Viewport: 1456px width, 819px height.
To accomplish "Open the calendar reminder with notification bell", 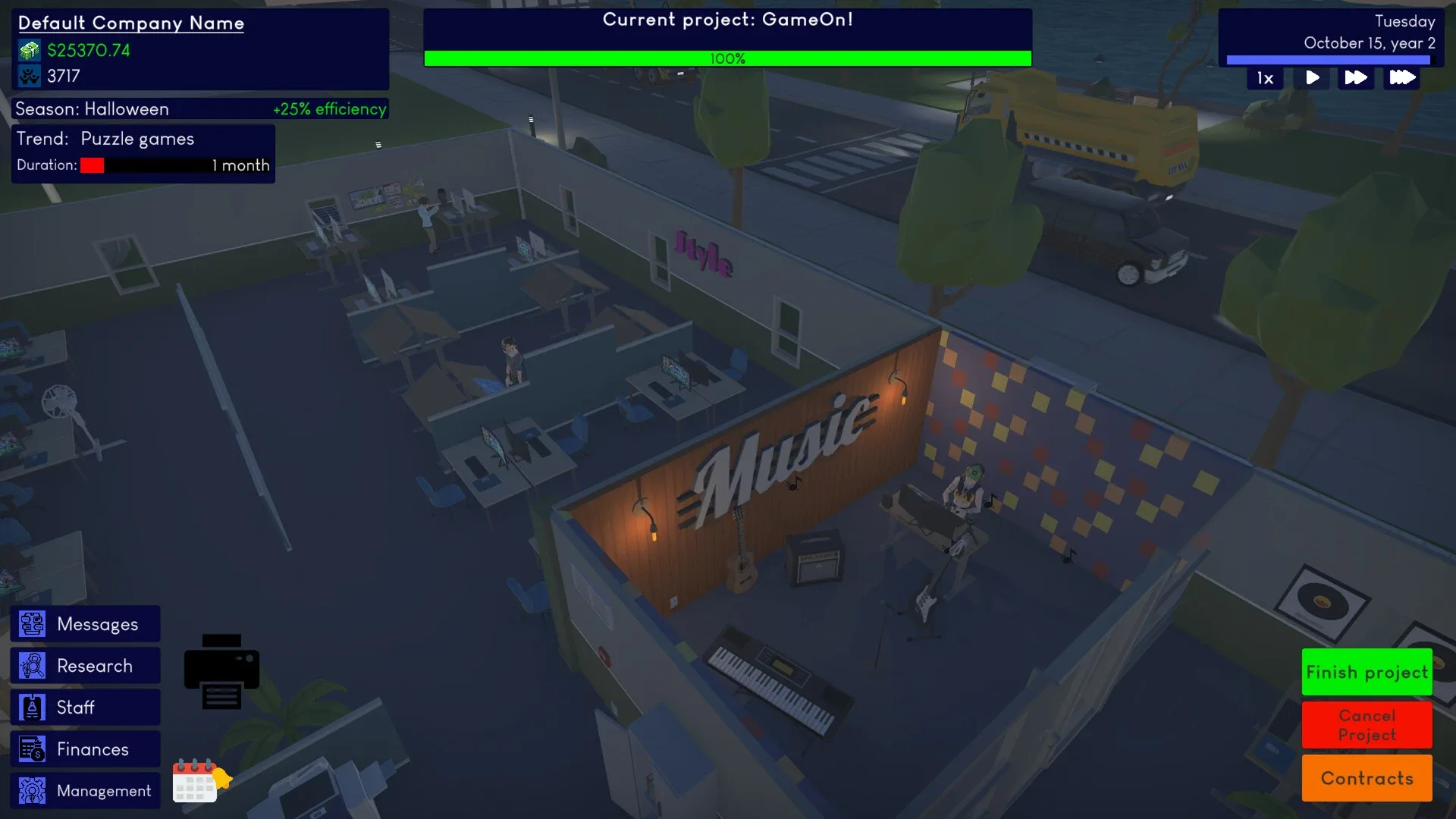I will tap(199, 782).
